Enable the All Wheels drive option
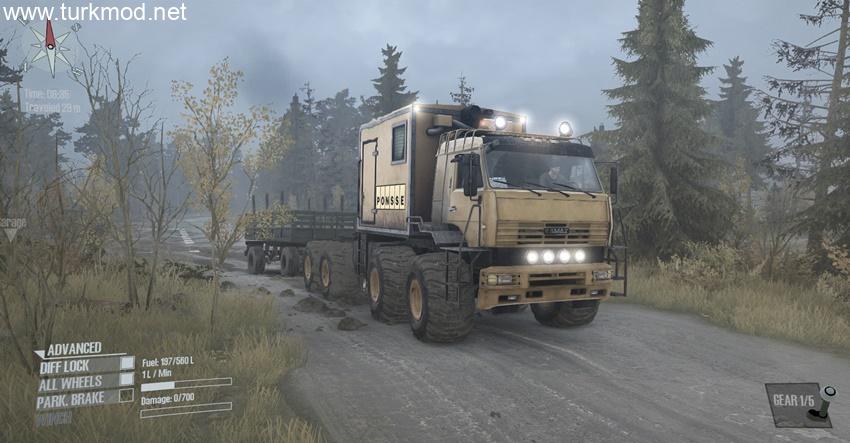This screenshot has height=443, width=850. click(127, 379)
